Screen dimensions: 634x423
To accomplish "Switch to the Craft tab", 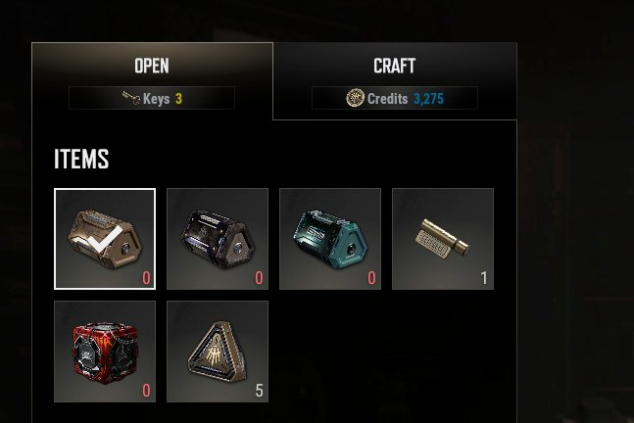I will [394, 67].
